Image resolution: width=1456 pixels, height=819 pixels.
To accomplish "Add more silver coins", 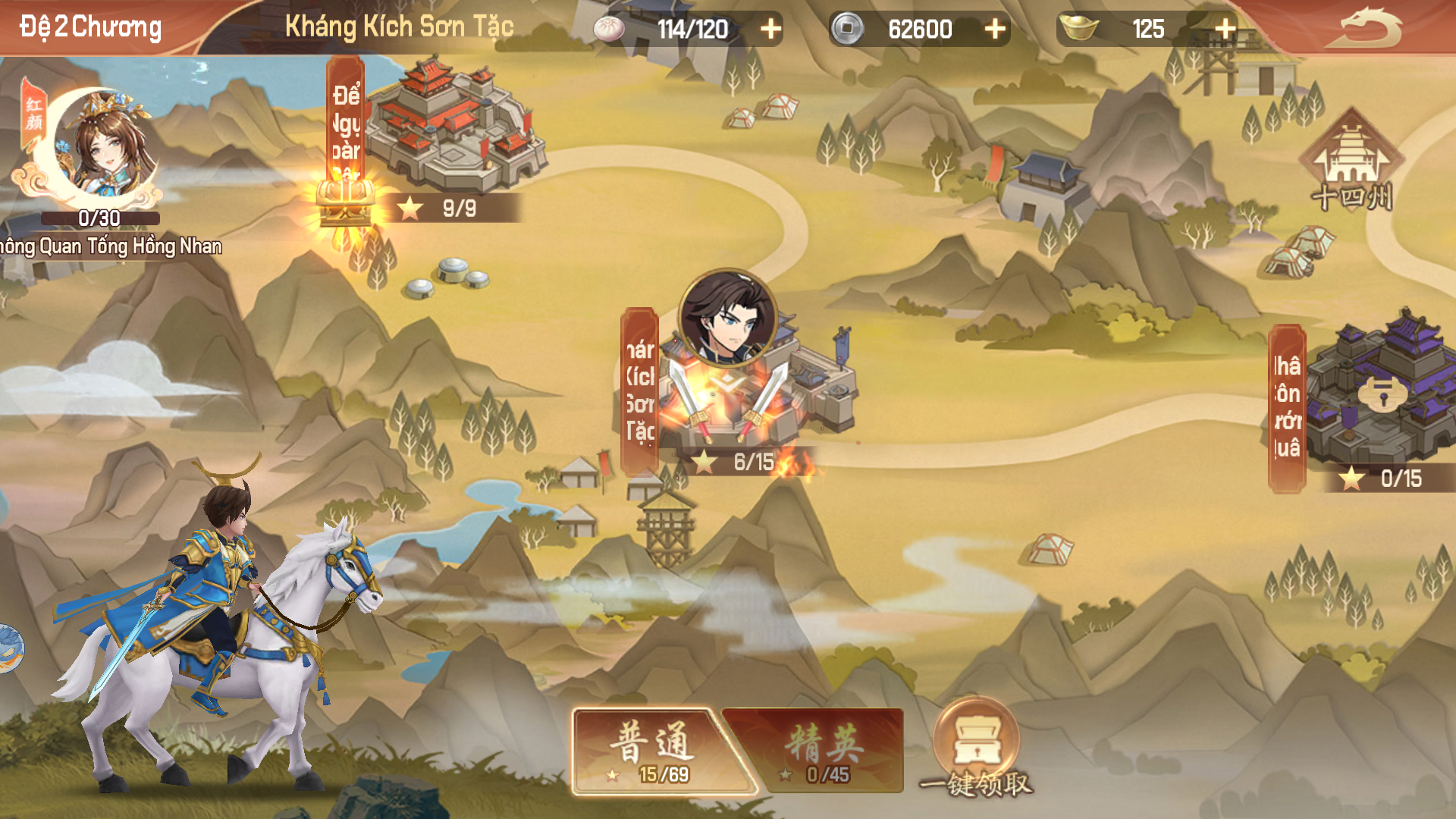I will [994, 29].
